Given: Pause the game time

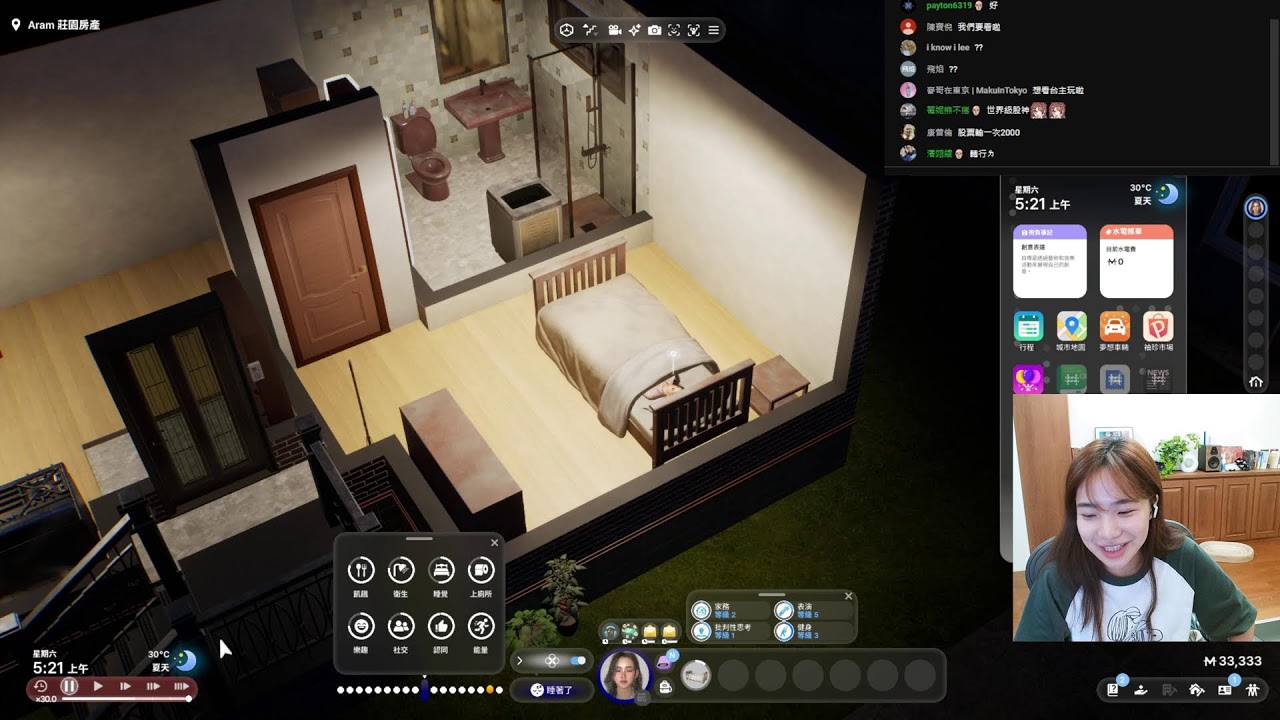Looking at the screenshot, I should pyautogui.click(x=69, y=687).
